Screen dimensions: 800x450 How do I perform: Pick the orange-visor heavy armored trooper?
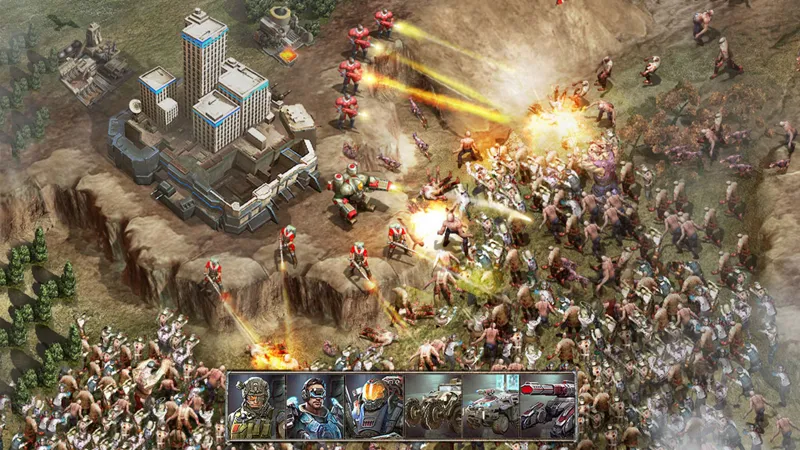tap(373, 406)
